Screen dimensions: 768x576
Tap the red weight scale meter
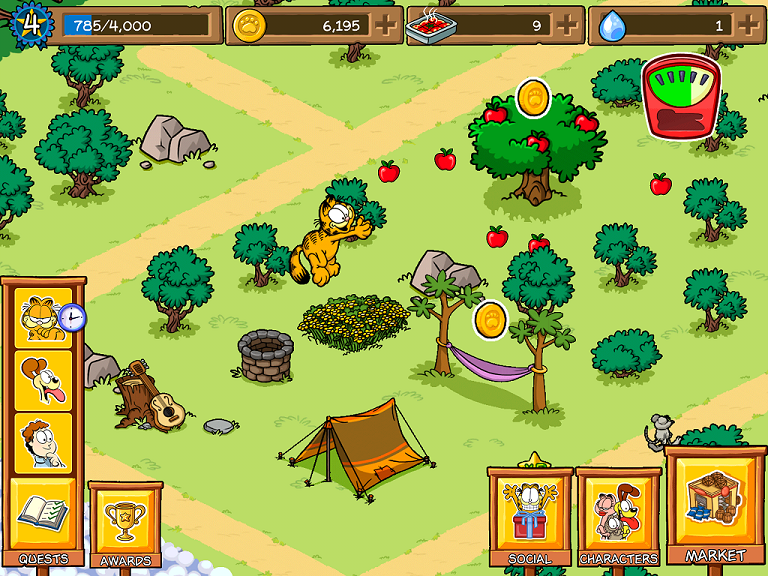(681, 96)
